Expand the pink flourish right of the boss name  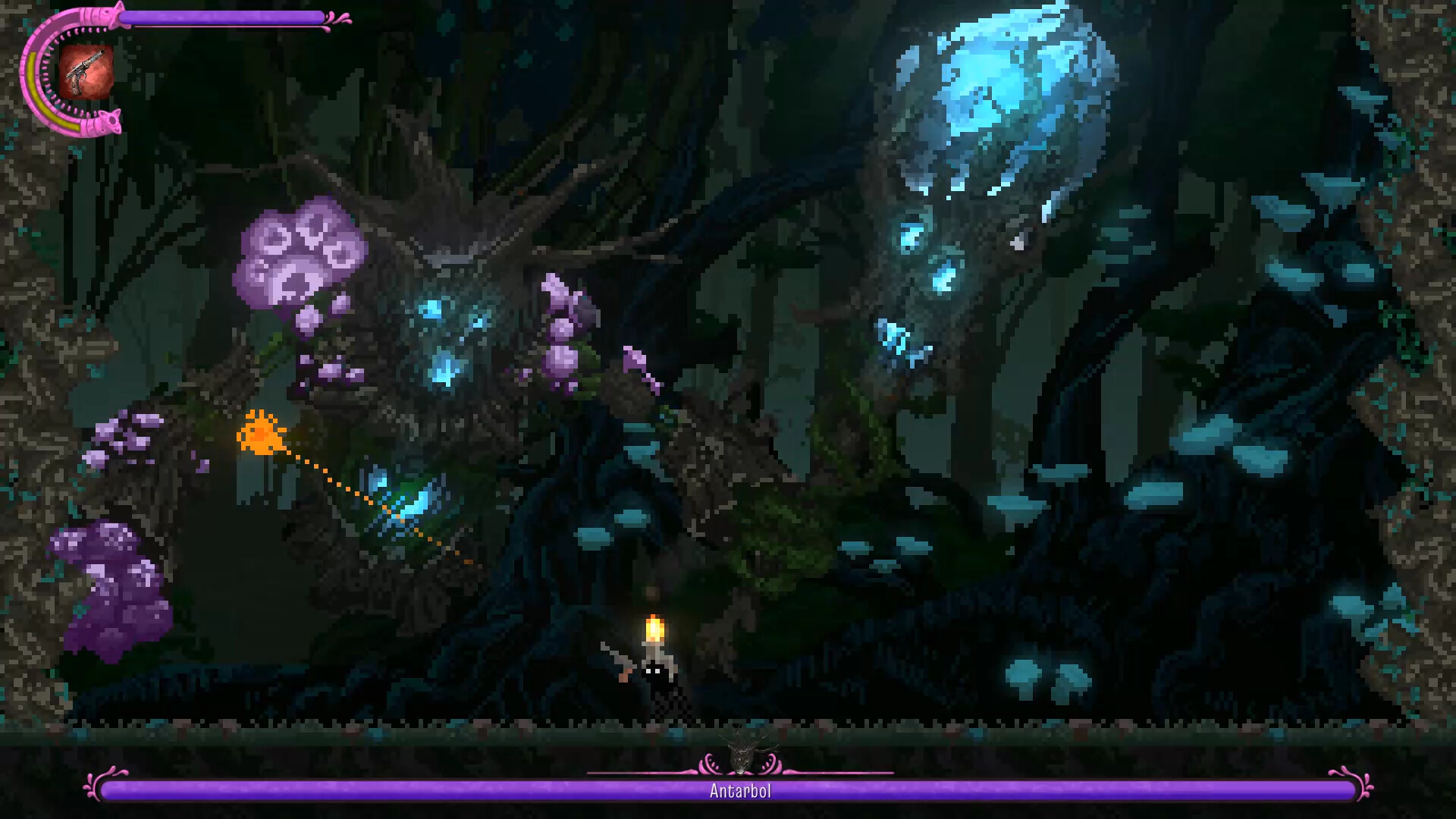[x=772, y=764]
